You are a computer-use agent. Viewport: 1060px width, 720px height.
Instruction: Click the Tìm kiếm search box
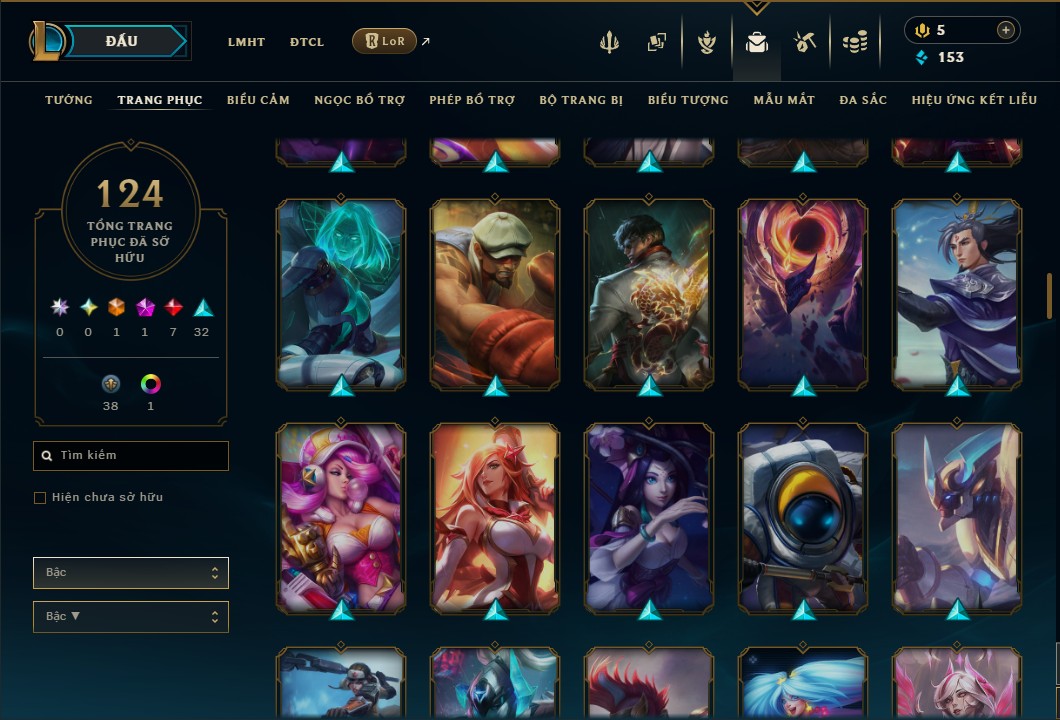click(x=131, y=456)
